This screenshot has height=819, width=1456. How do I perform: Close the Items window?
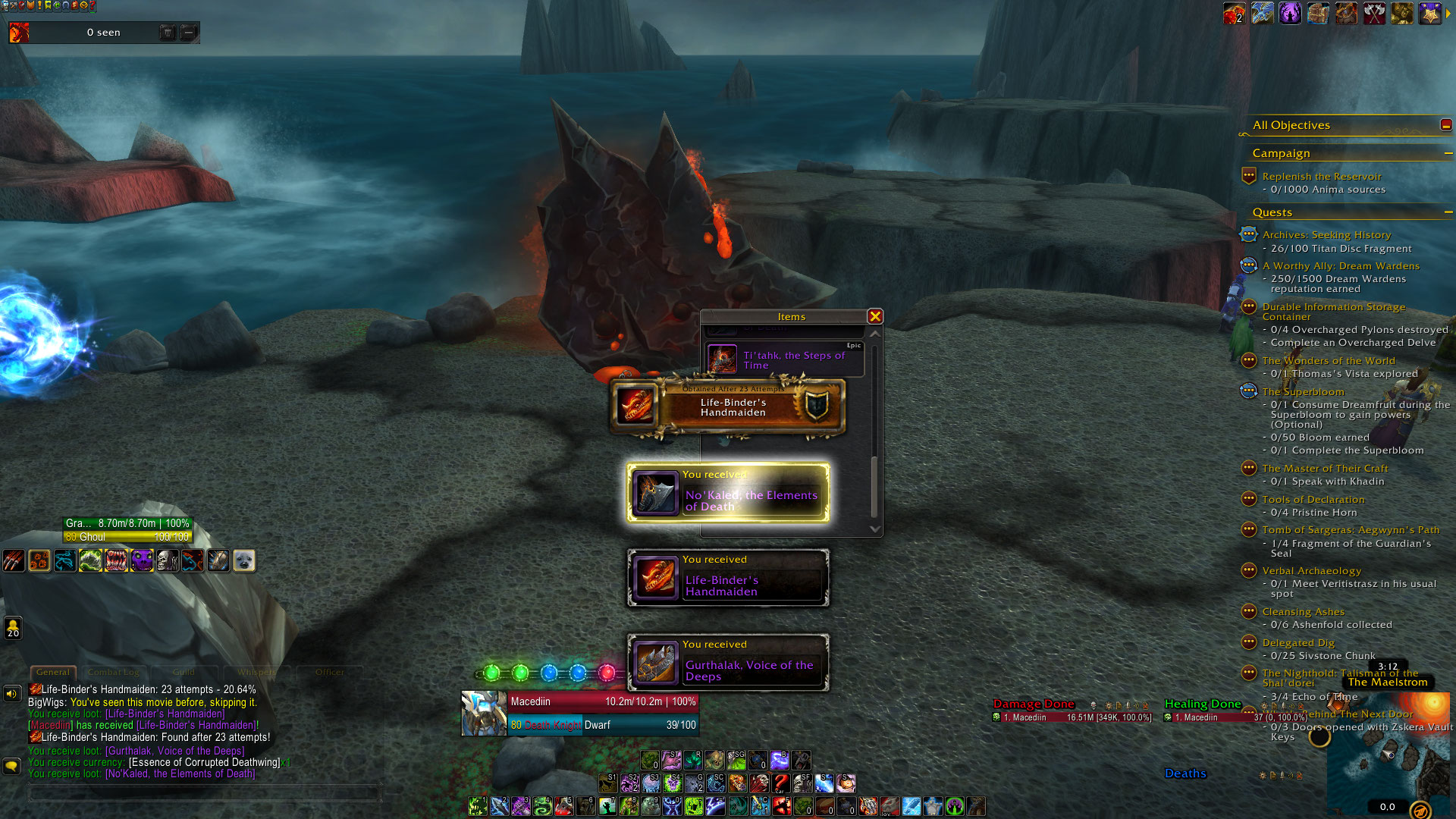[875, 317]
